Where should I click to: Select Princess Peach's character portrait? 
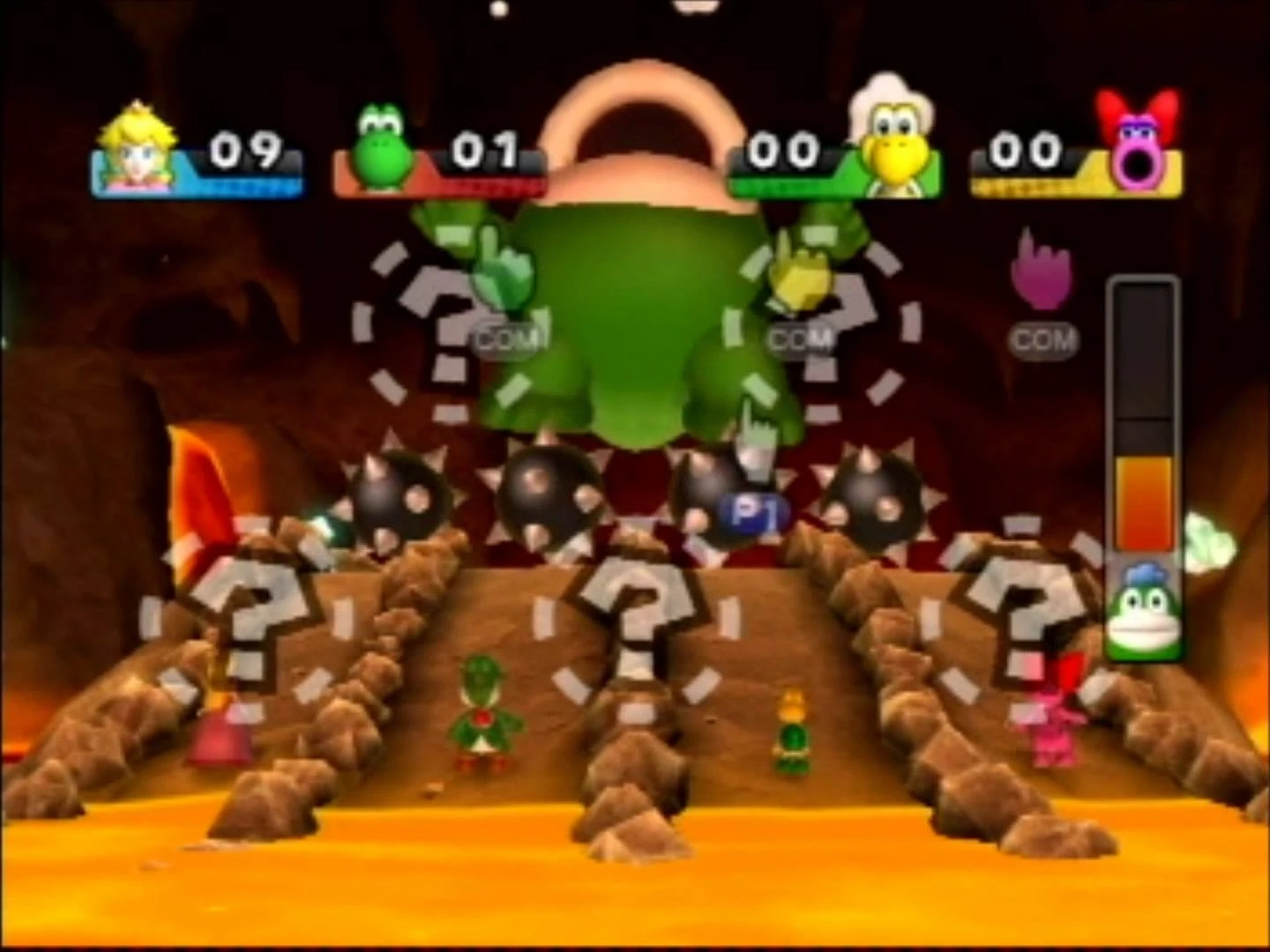tap(137, 150)
